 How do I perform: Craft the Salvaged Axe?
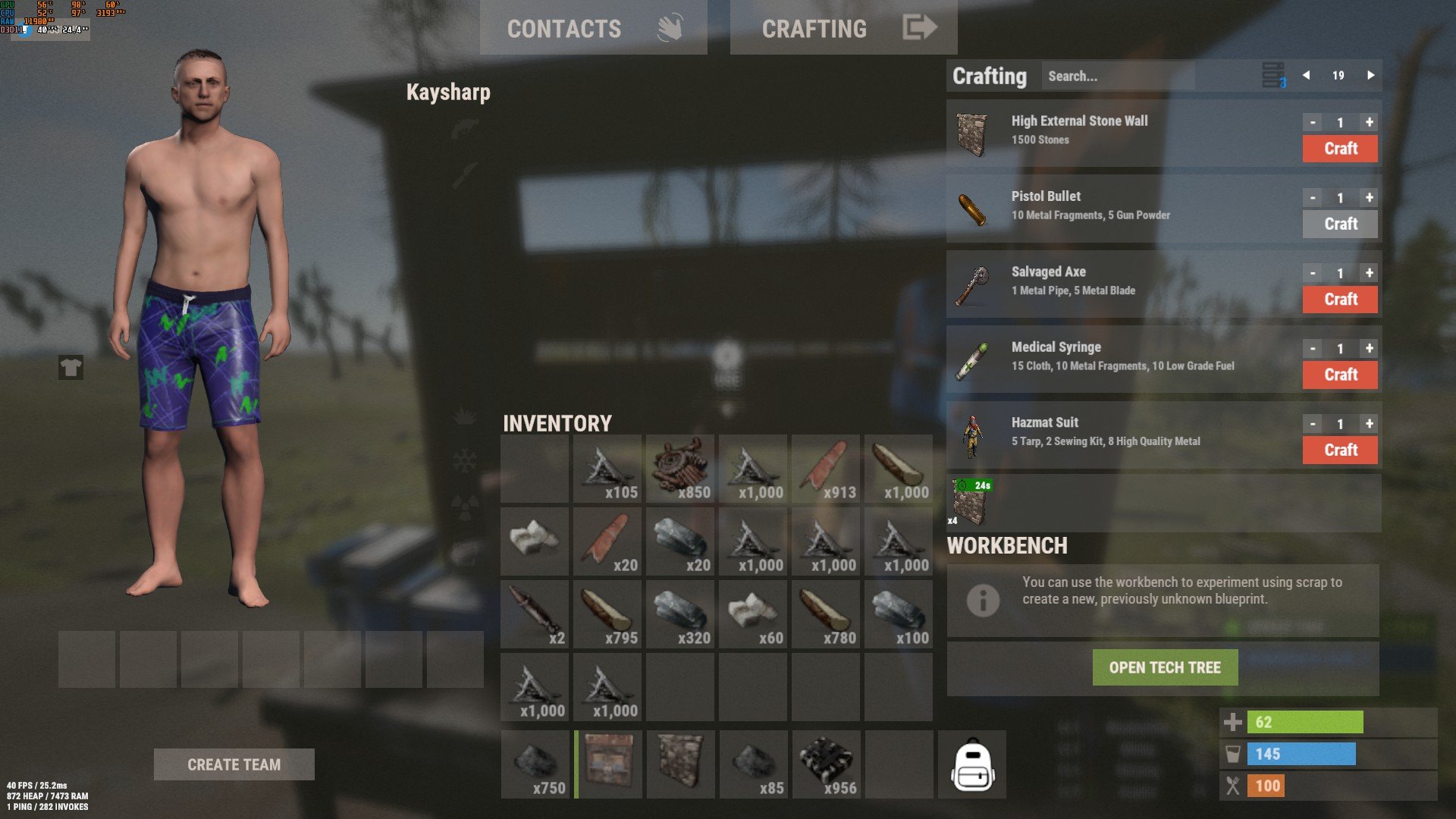1340,300
